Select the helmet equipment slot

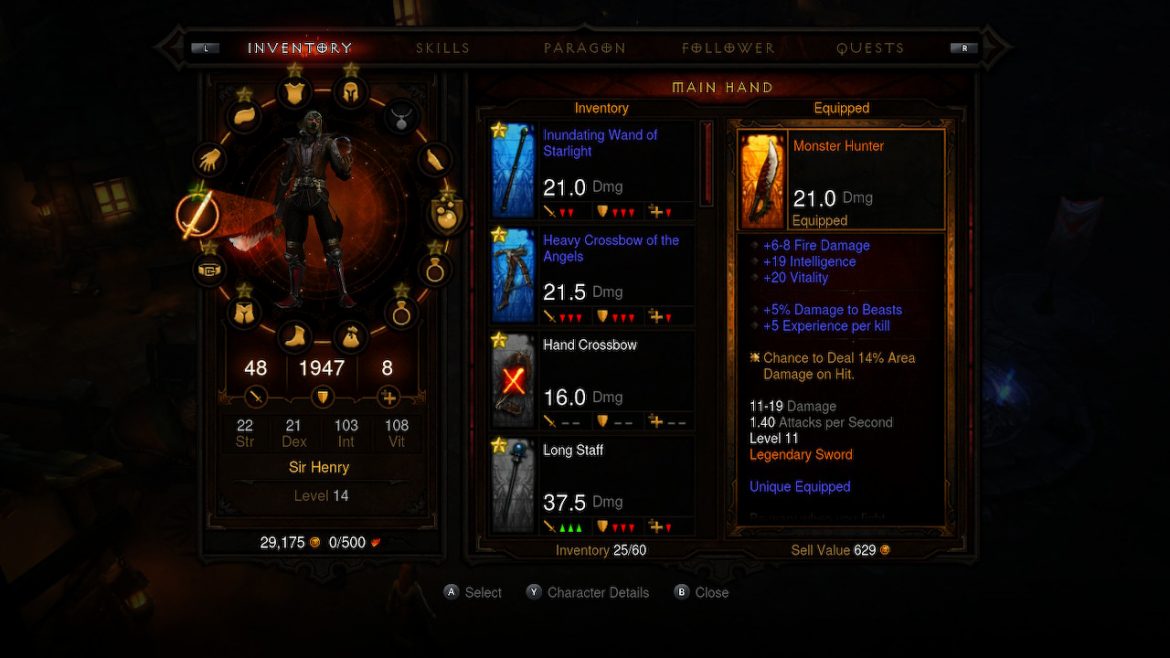[350, 93]
